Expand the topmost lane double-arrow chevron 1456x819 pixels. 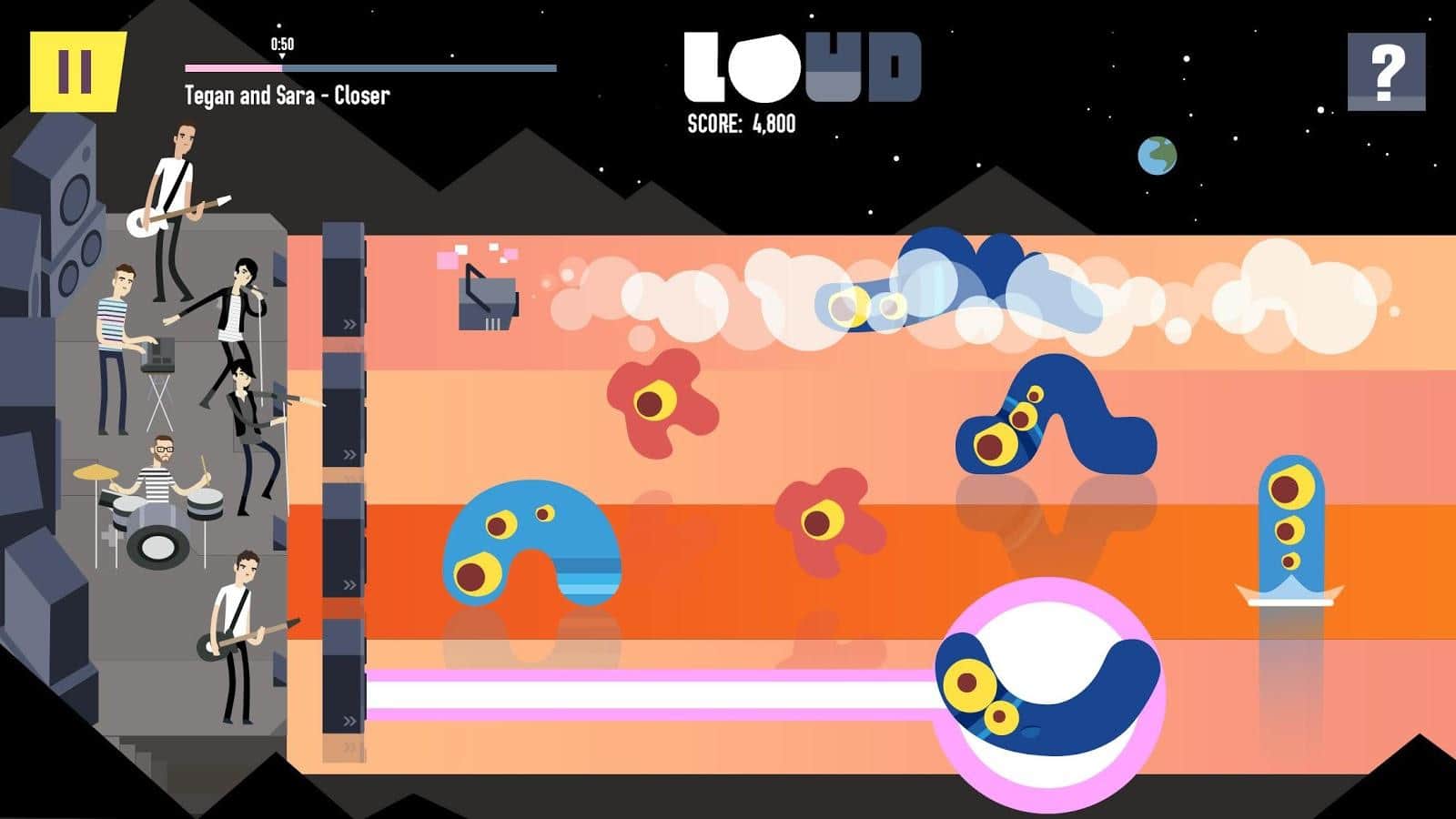click(x=347, y=322)
